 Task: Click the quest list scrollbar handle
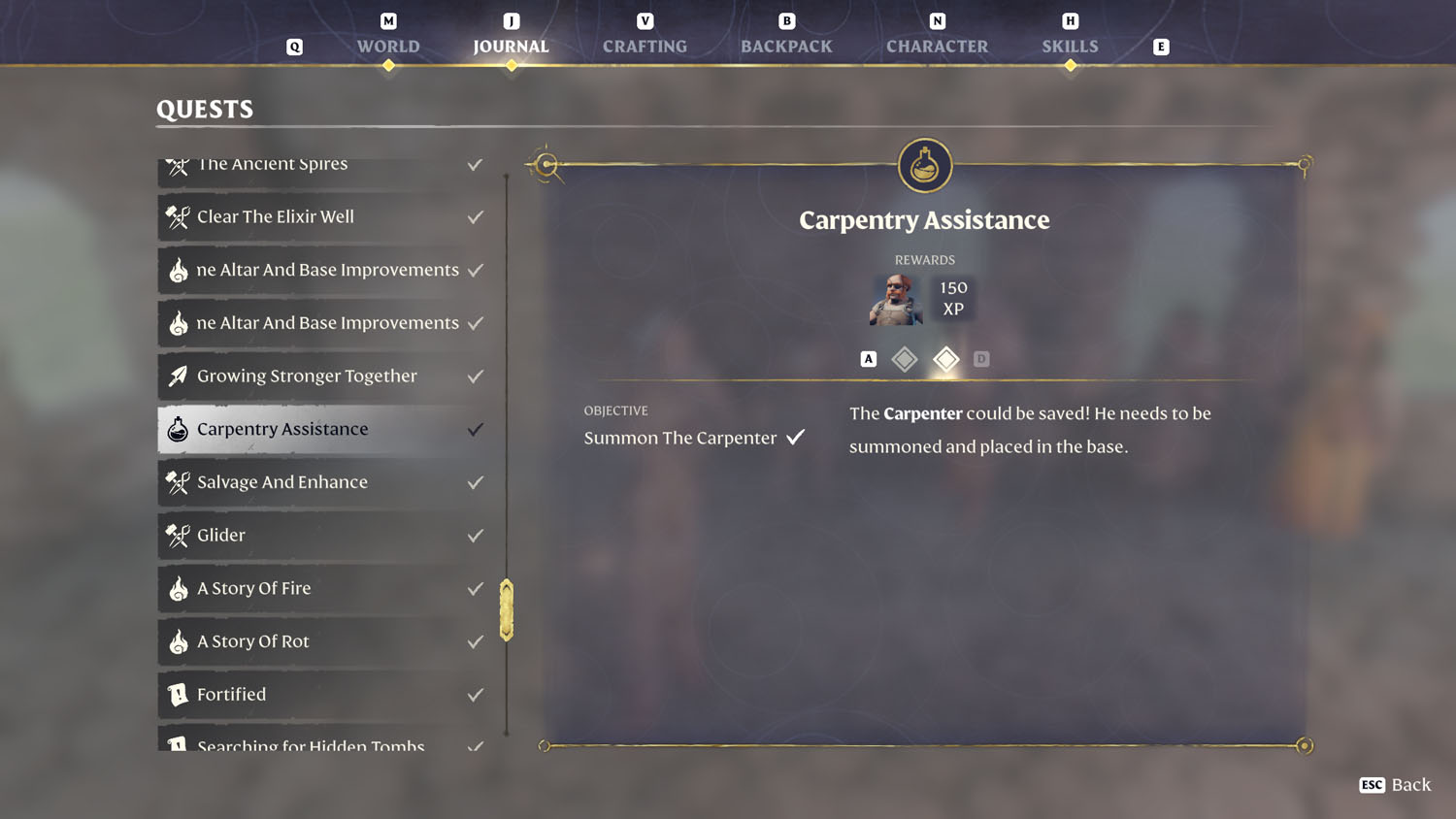pos(505,609)
